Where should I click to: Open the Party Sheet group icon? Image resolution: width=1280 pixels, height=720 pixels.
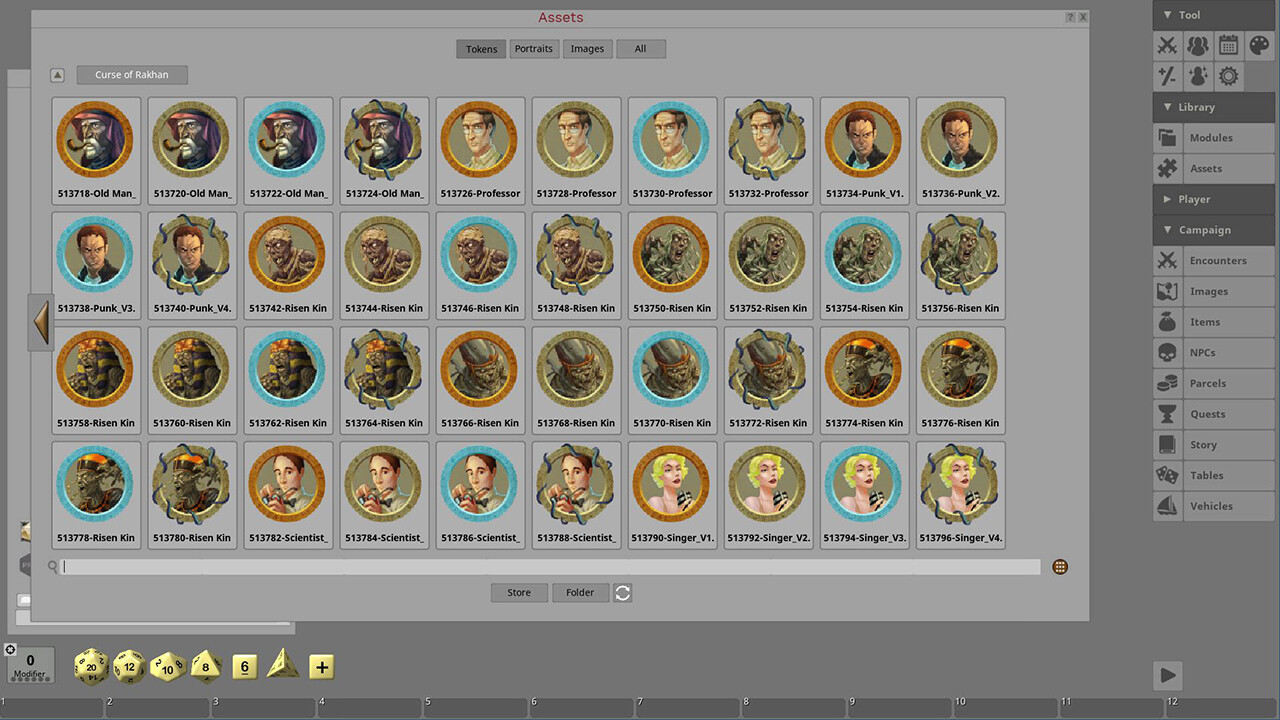coord(1197,45)
